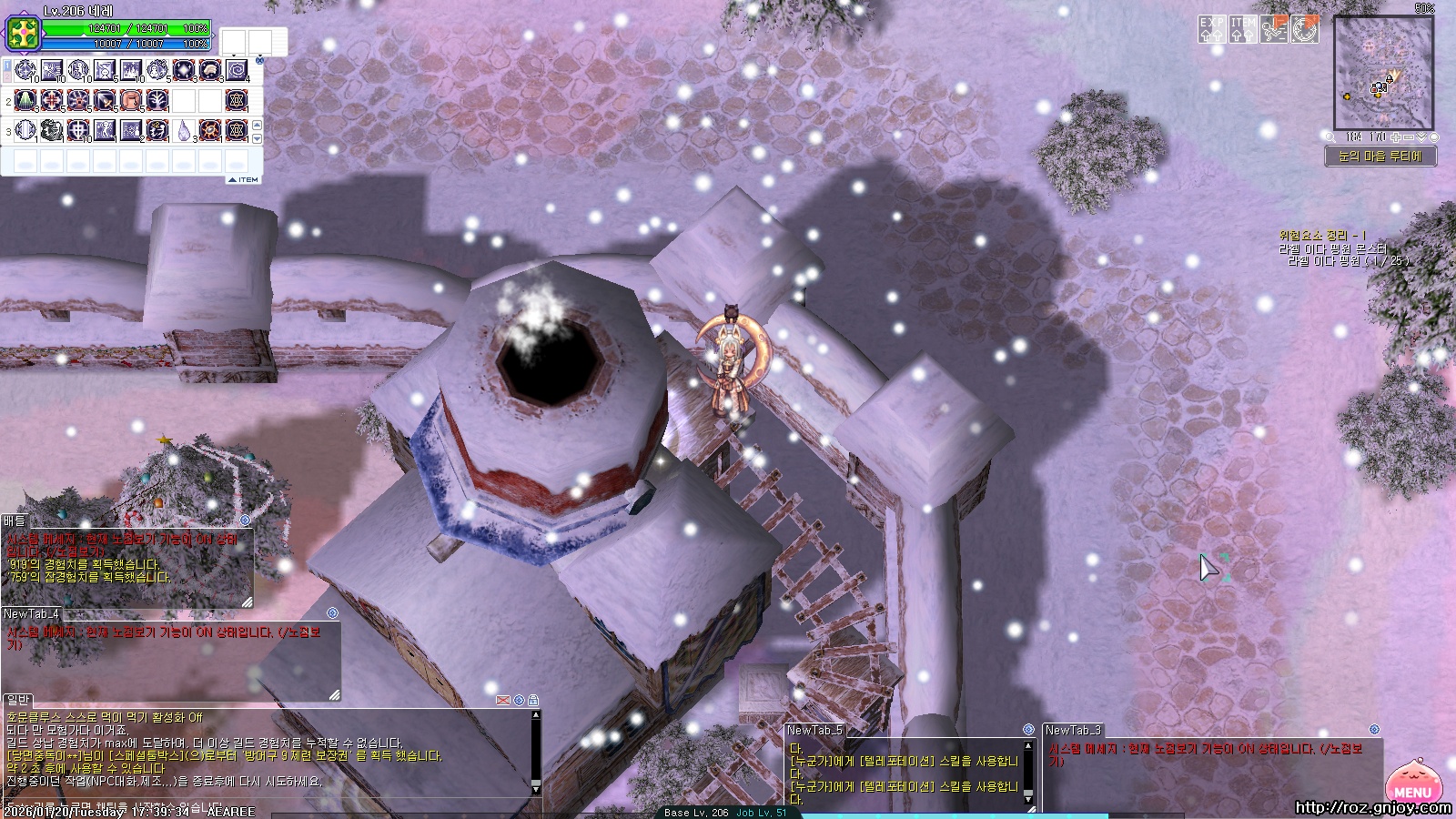Close the skill hotbar window

259,60
